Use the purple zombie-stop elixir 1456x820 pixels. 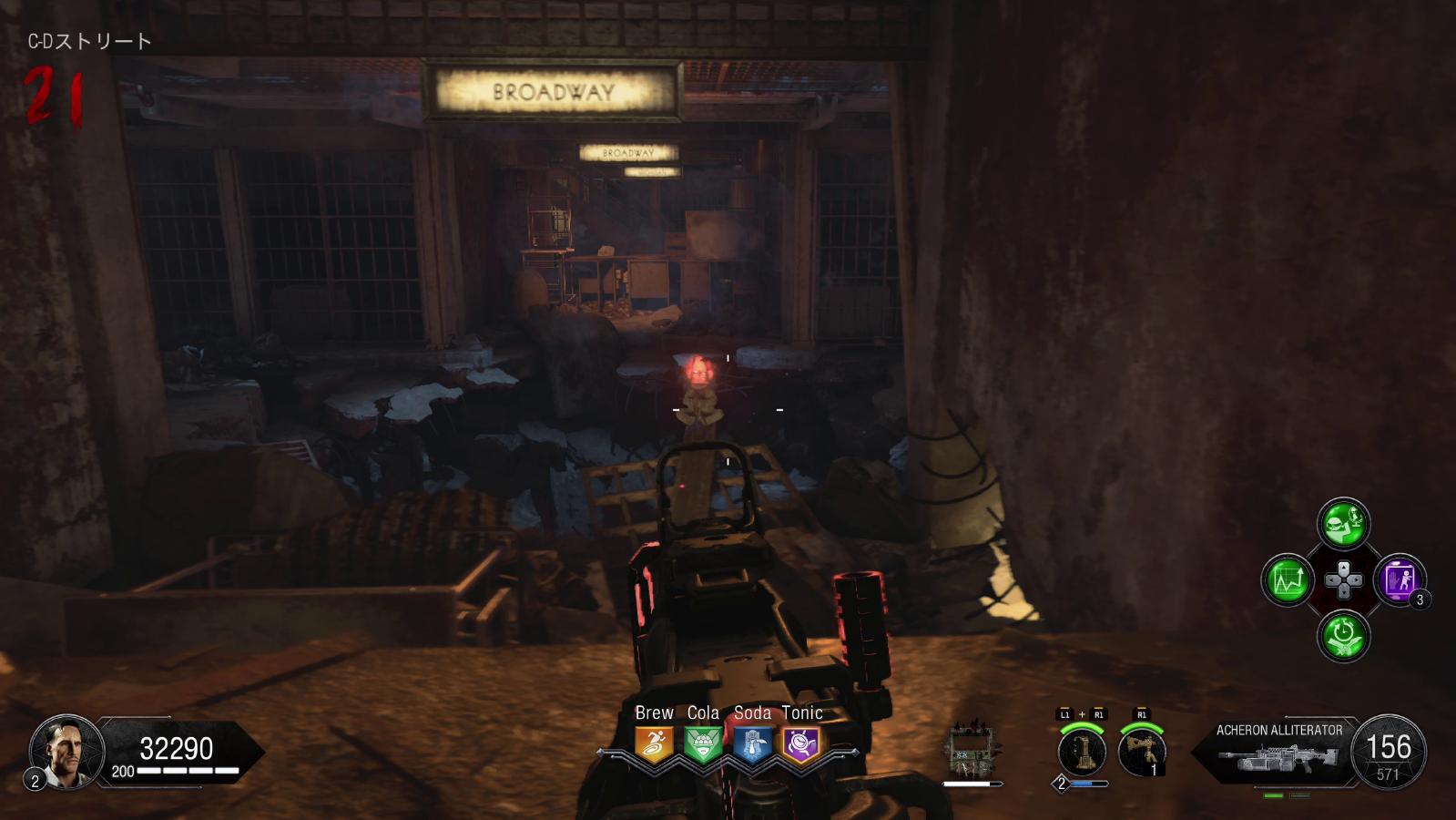(x=1399, y=579)
